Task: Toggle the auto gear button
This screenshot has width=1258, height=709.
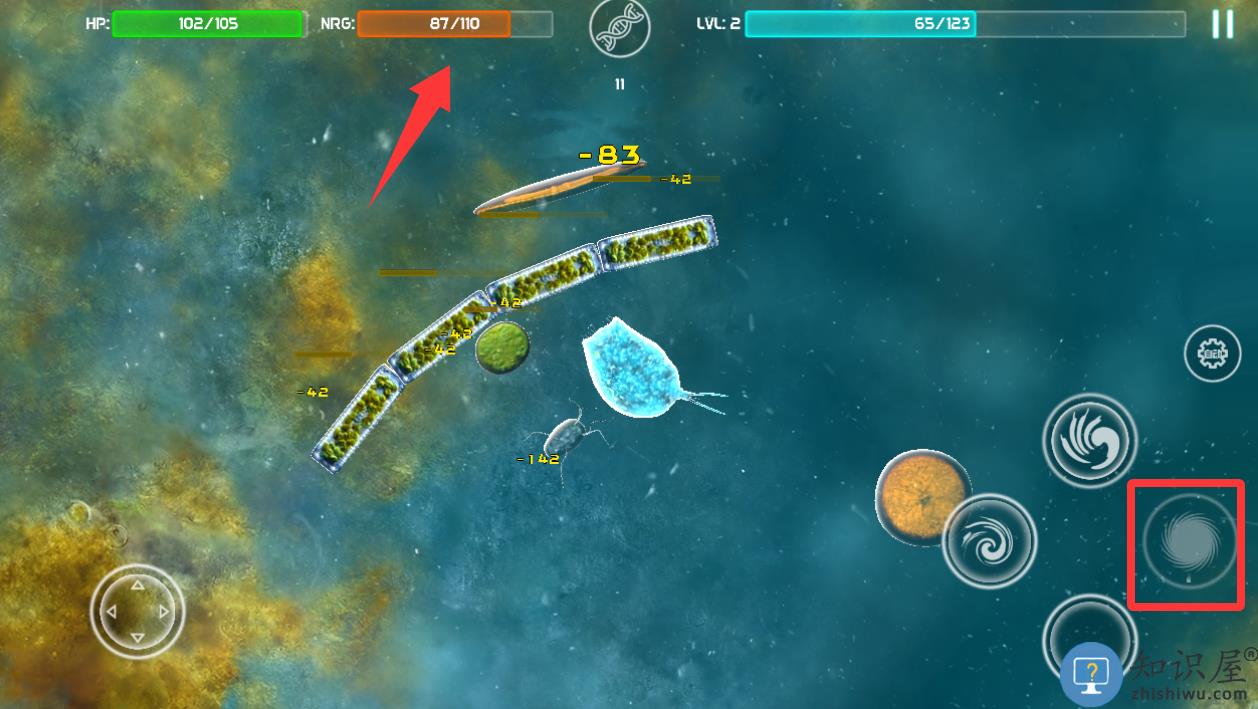Action: click(1212, 353)
